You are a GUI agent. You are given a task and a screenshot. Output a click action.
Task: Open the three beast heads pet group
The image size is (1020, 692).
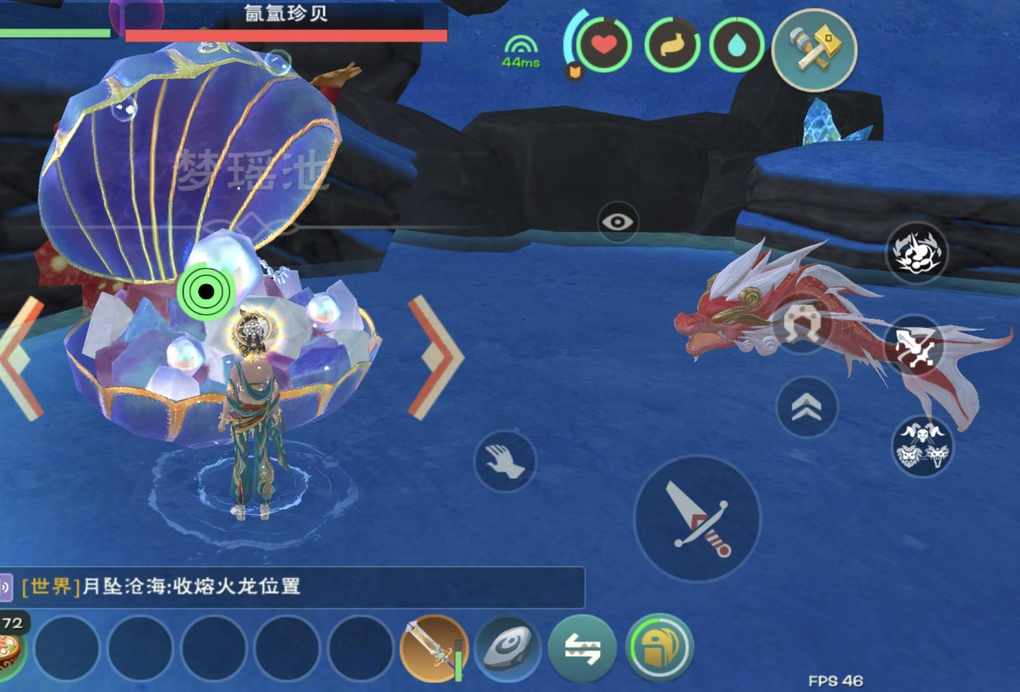[x=922, y=445]
